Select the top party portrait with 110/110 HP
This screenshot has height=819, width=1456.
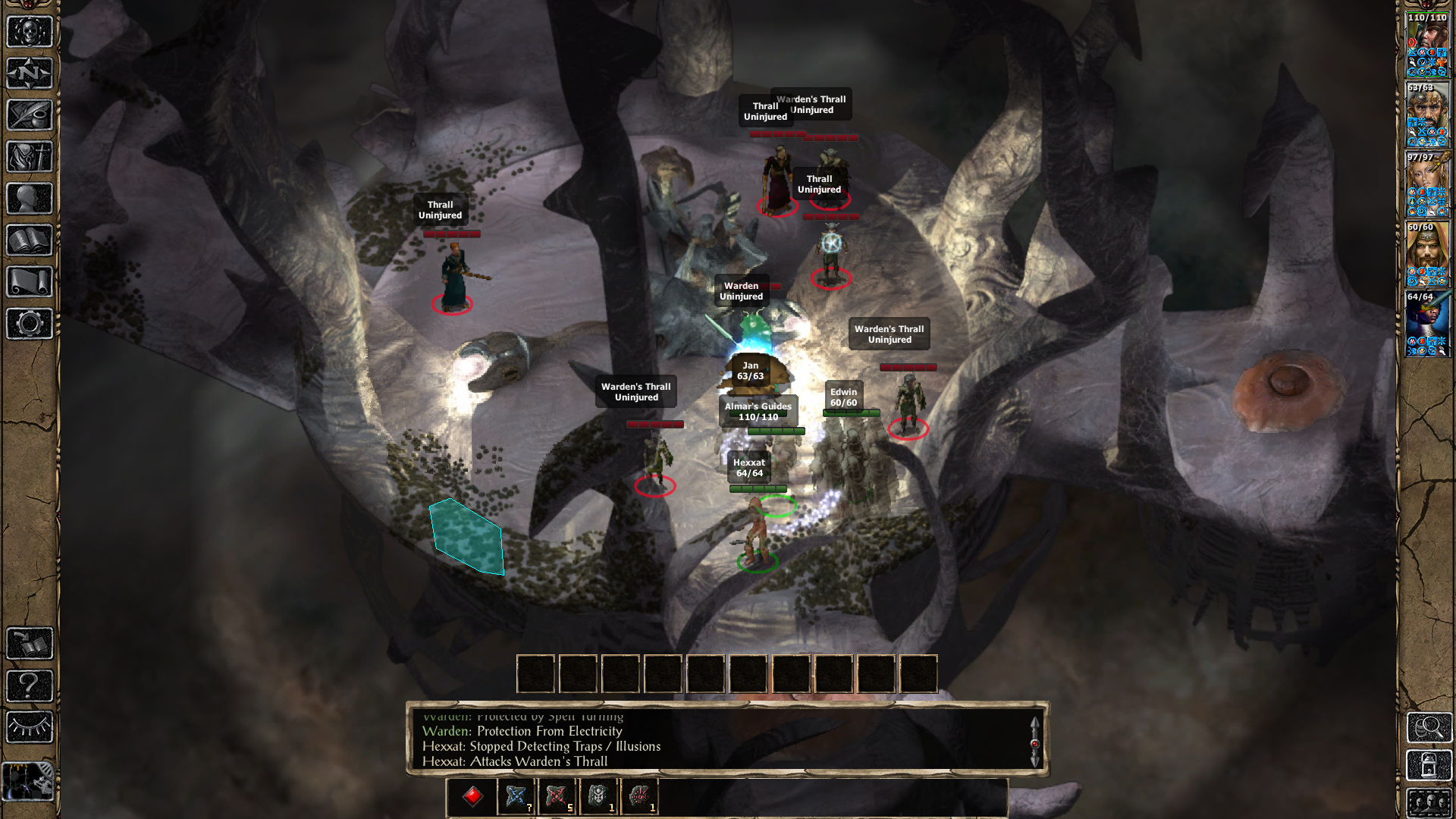(x=1427, y=45)
